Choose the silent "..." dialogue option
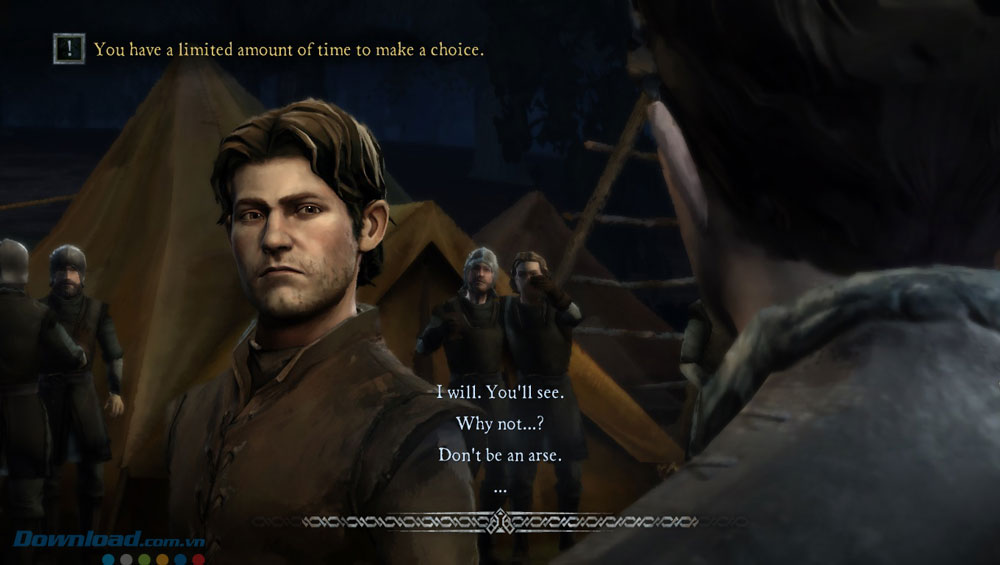1000x565 pixels. coord(500,490)
